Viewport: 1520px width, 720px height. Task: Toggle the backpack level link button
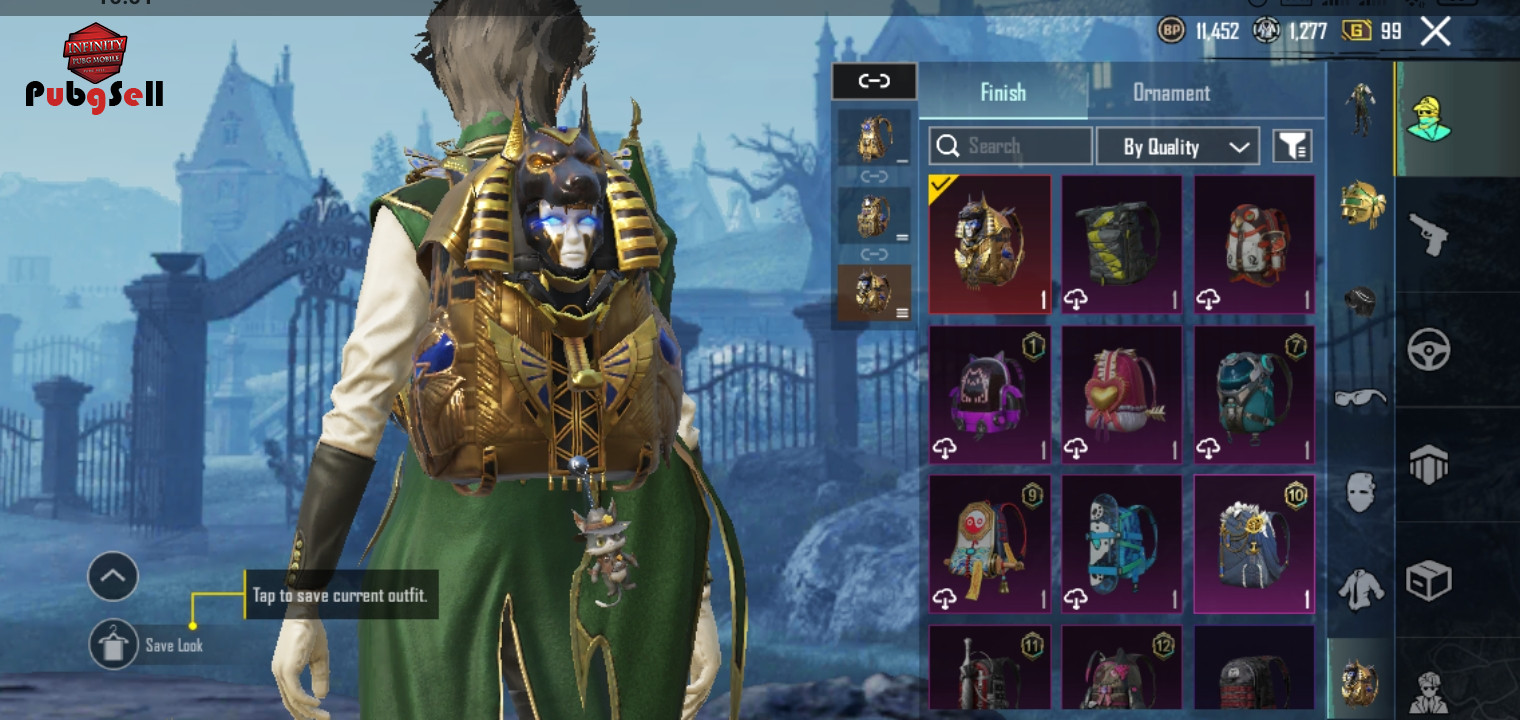click(874, 82)
